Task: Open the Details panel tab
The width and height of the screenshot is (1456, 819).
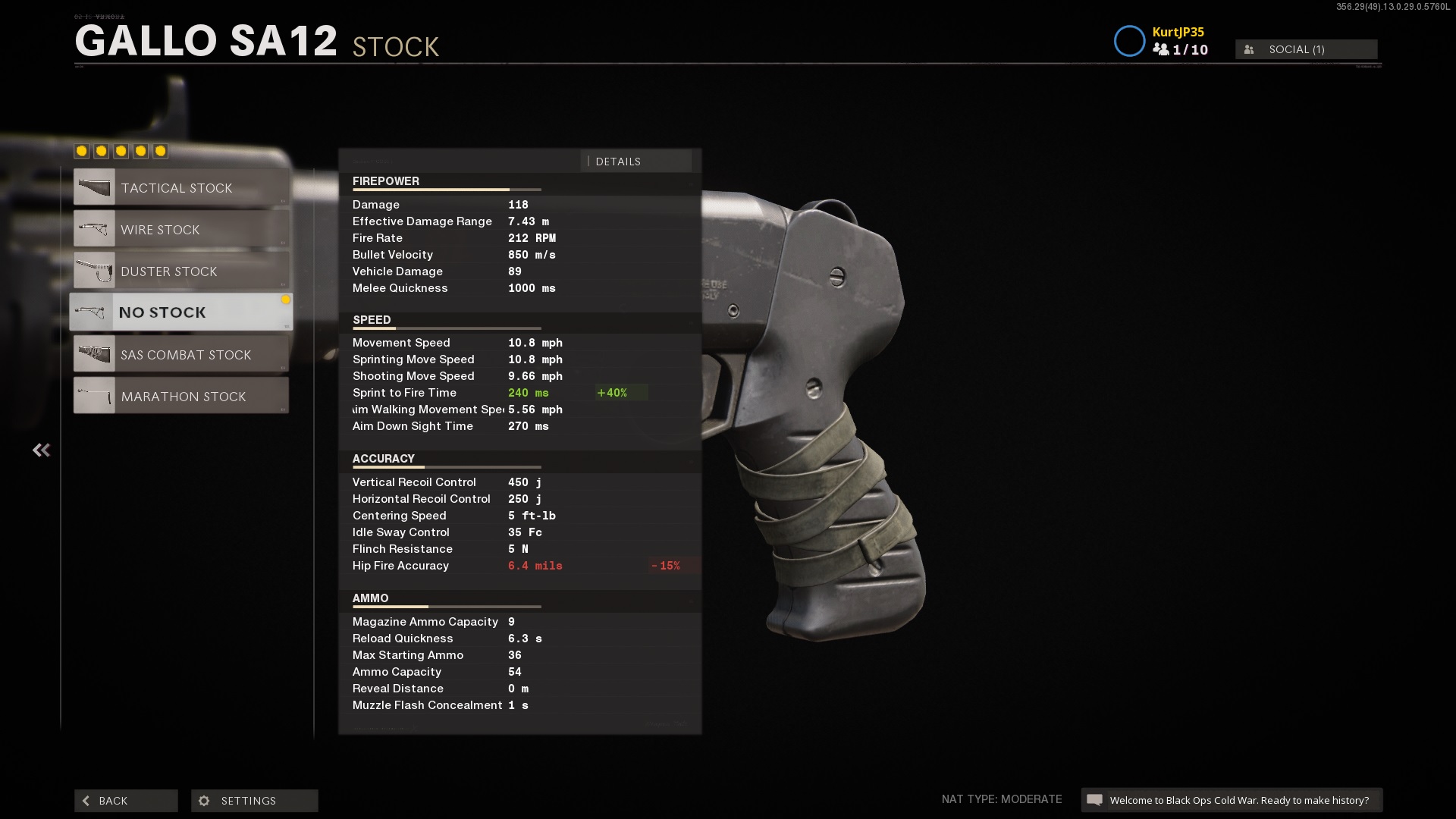Action: (x=635, y=162)
